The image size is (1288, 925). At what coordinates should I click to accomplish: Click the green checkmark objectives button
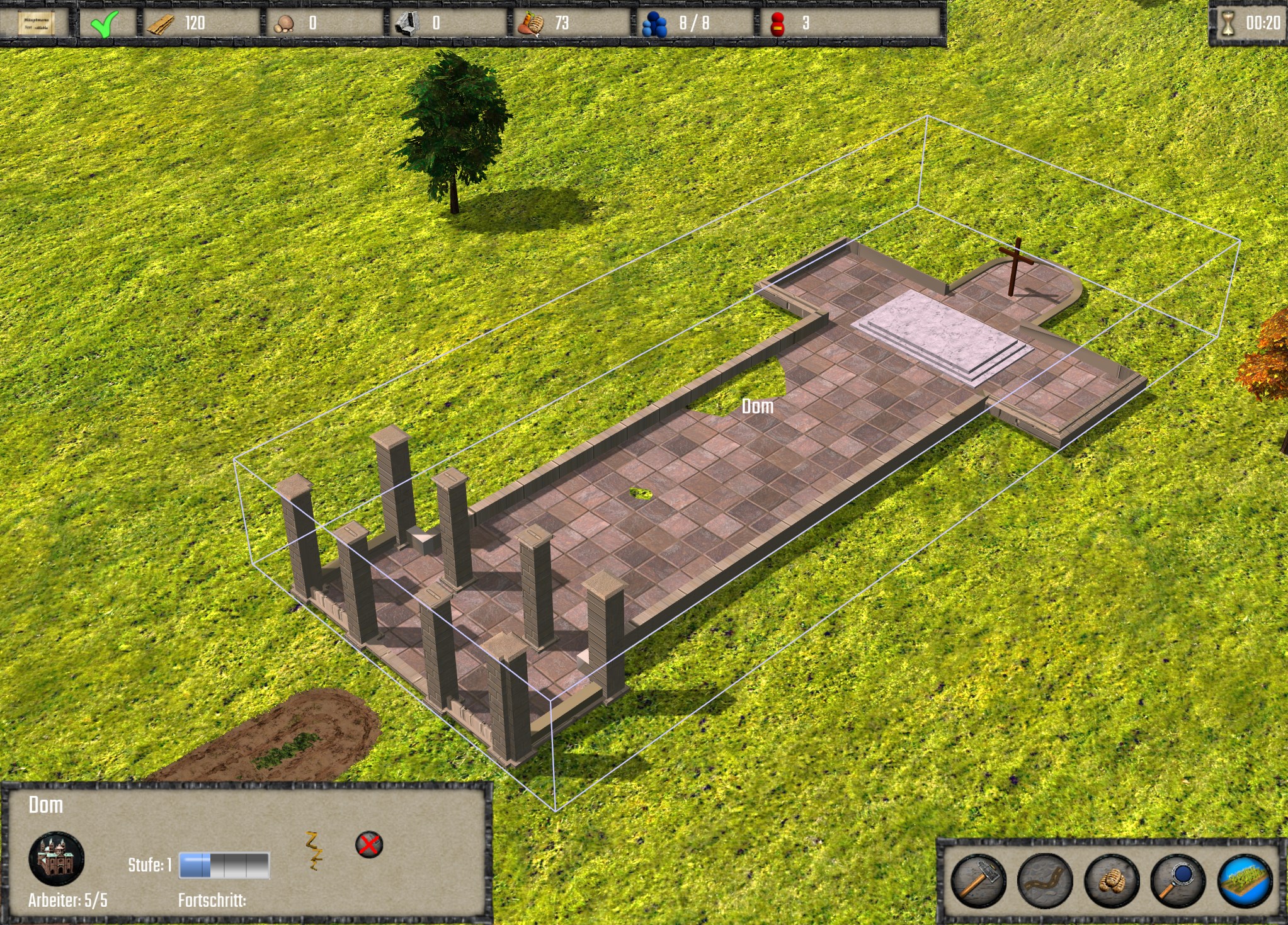click(x=104, y=24)
